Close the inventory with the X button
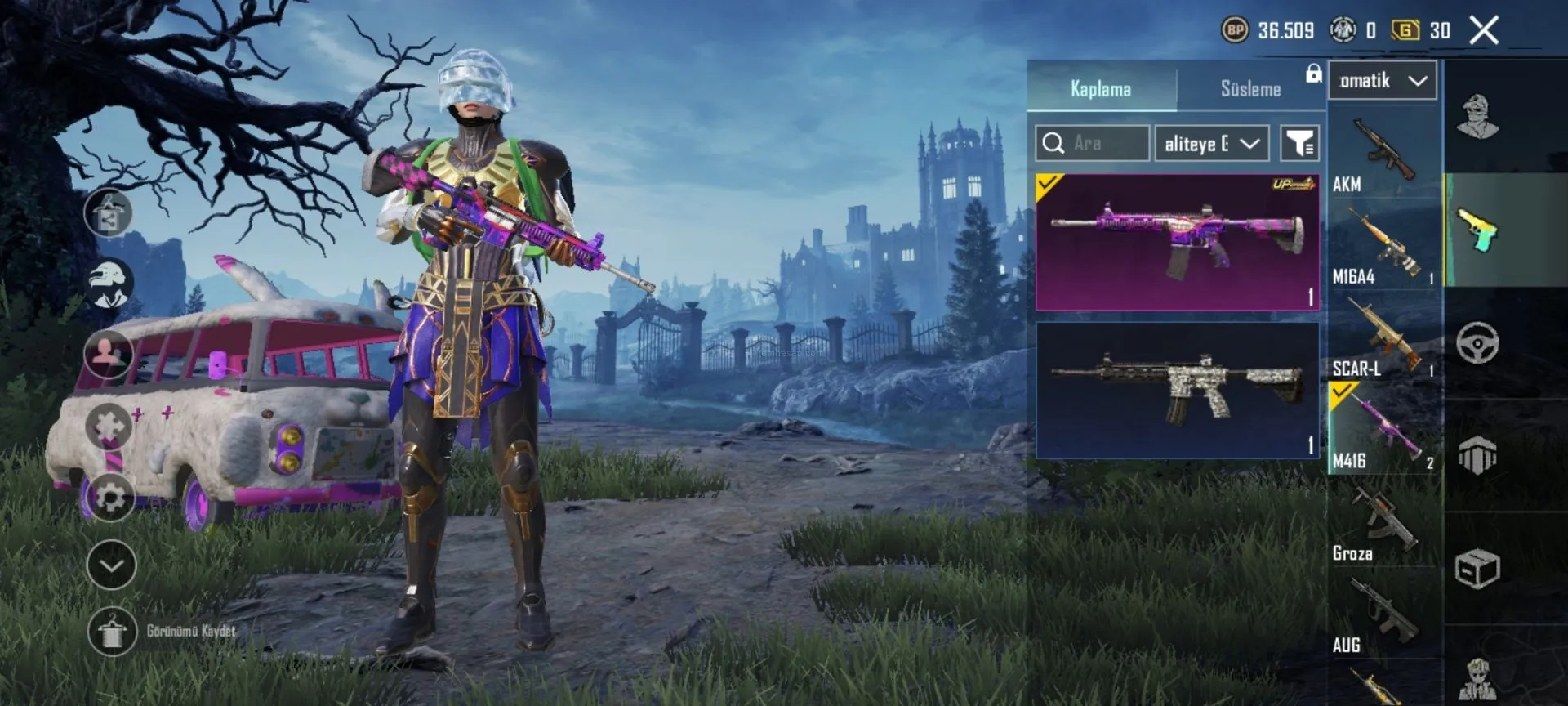Image resolution: width=1568 pixels, height=706 pixels. (x=1483, y=31)
